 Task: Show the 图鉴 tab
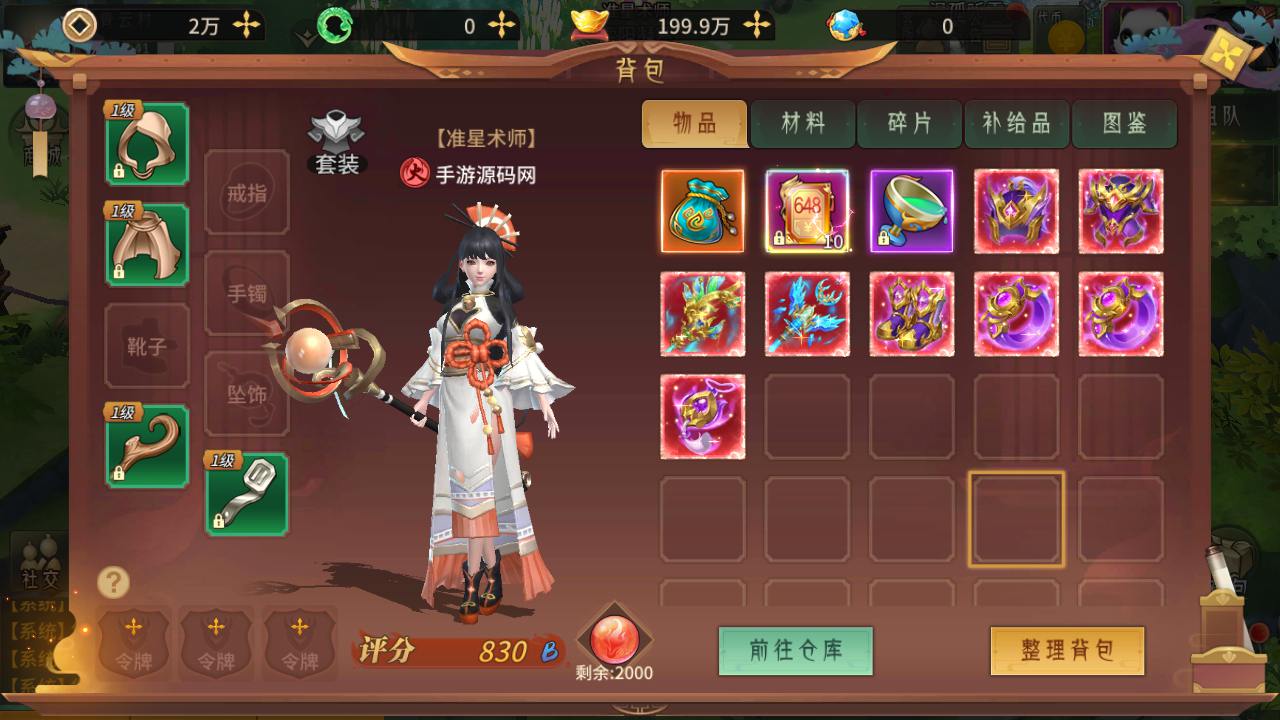(x=1124, y=124)
